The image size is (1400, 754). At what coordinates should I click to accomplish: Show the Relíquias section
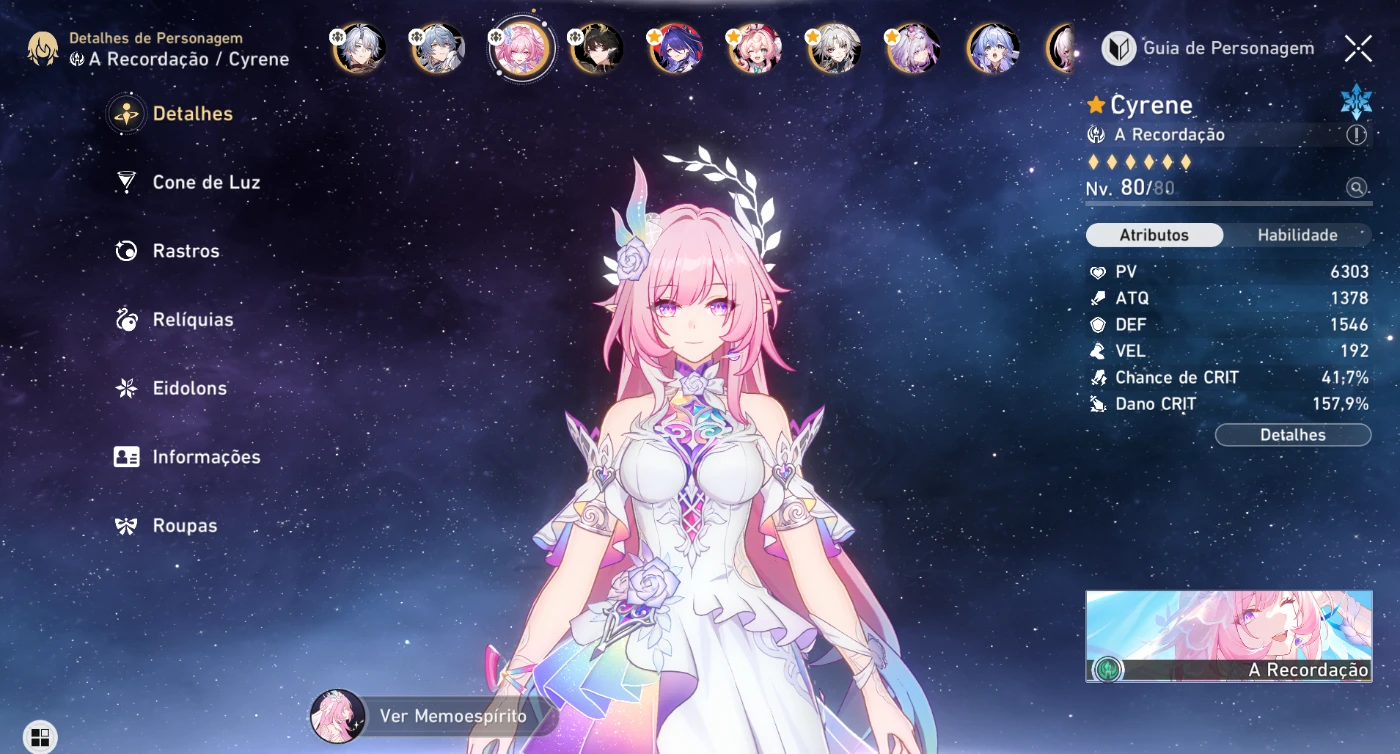[192, 320]
